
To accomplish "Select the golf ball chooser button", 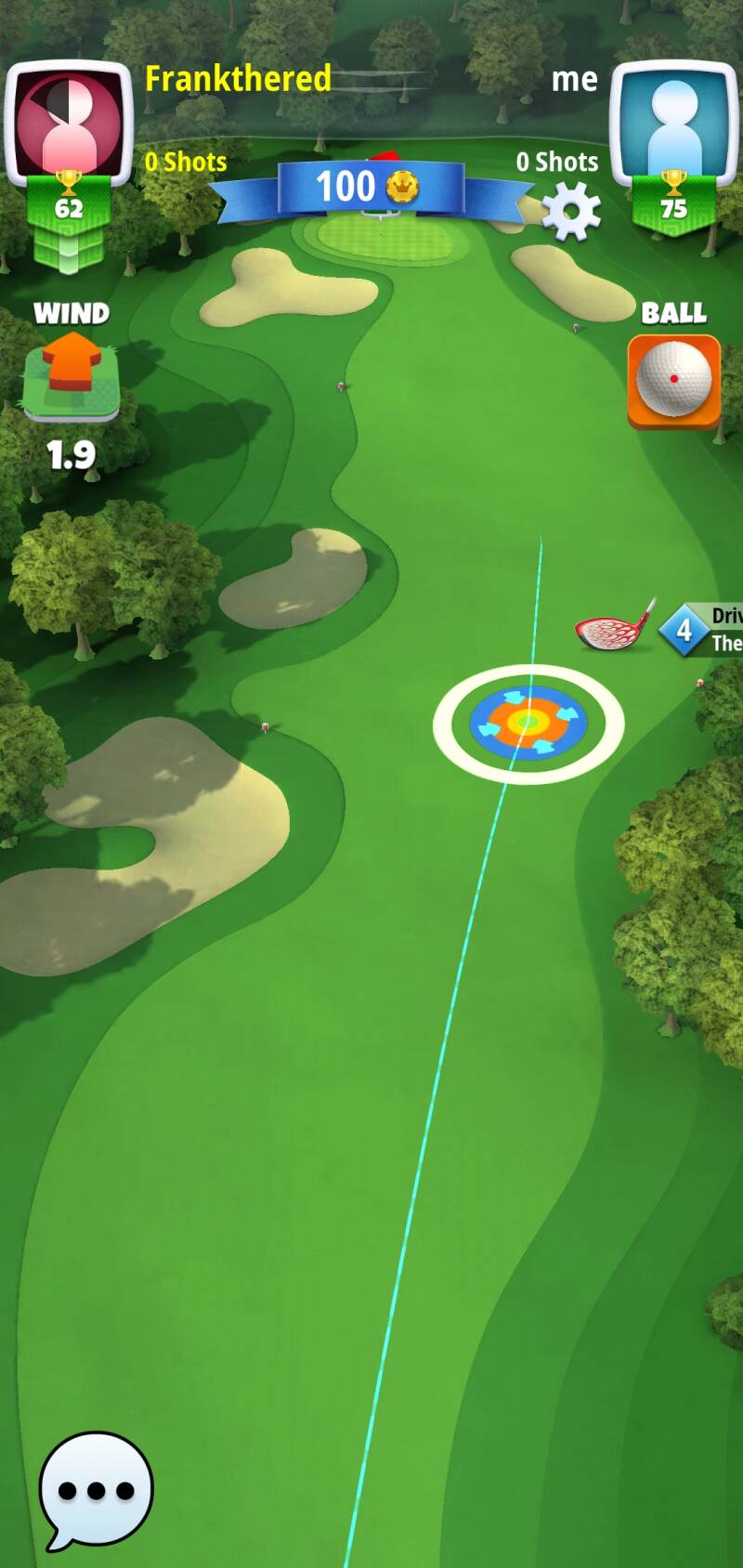I will point(673,381).
